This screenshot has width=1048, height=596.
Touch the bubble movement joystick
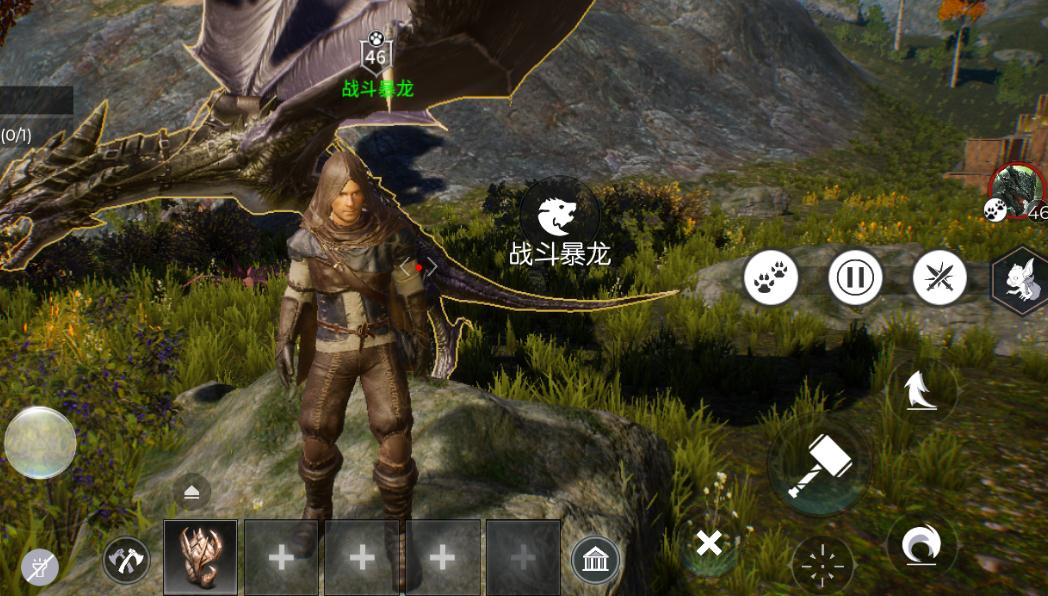point(40,442)
